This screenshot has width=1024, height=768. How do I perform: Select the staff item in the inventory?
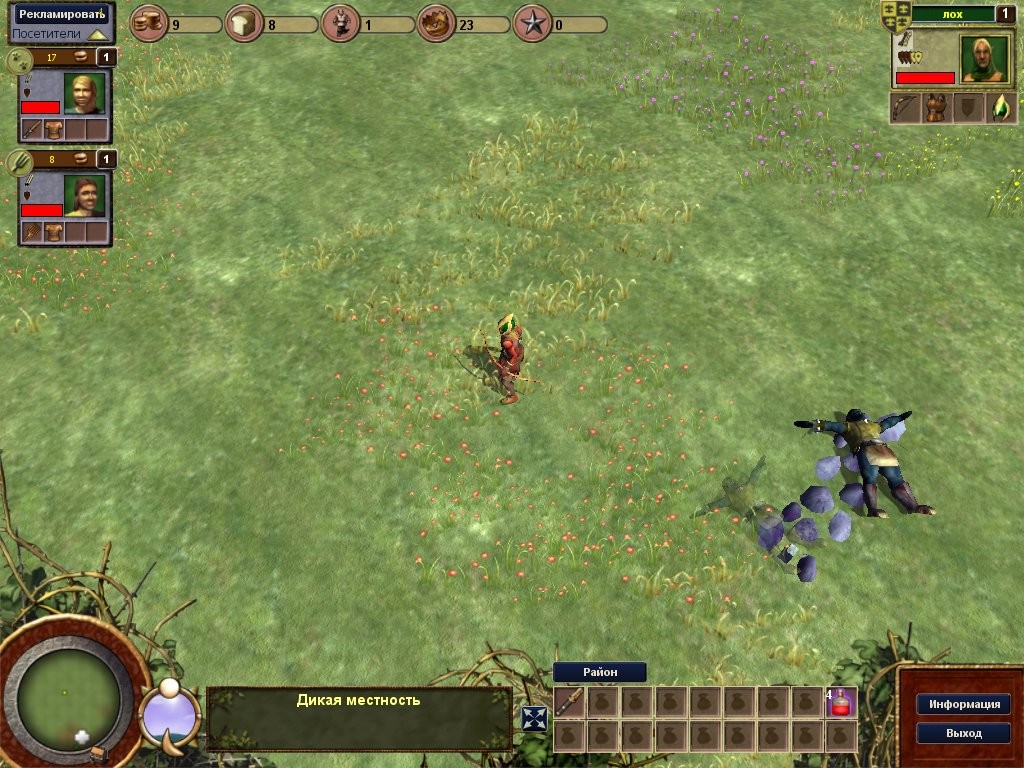click(x=569, y=702)
